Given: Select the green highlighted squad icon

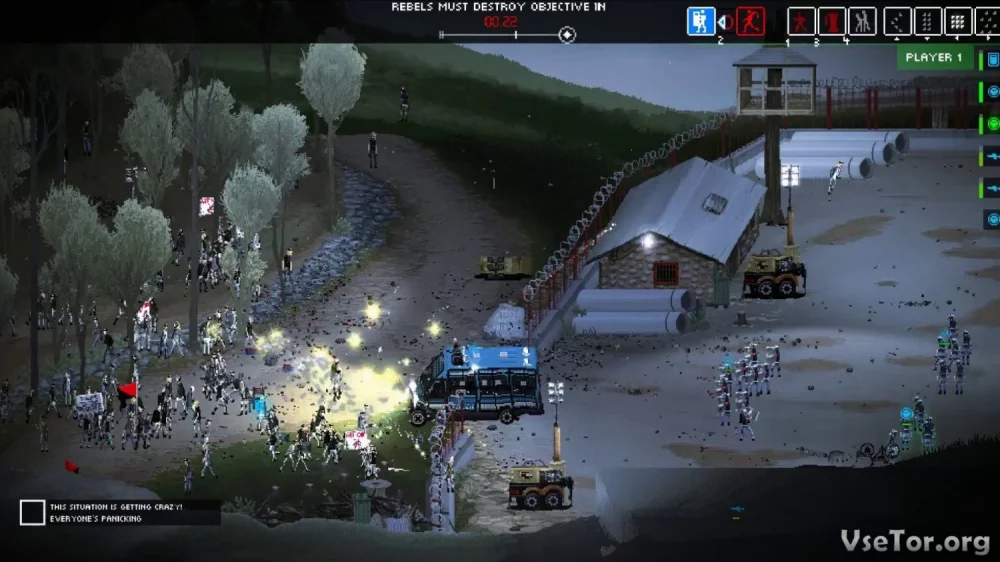Looking at the screenshot, I should coord(992,123).
